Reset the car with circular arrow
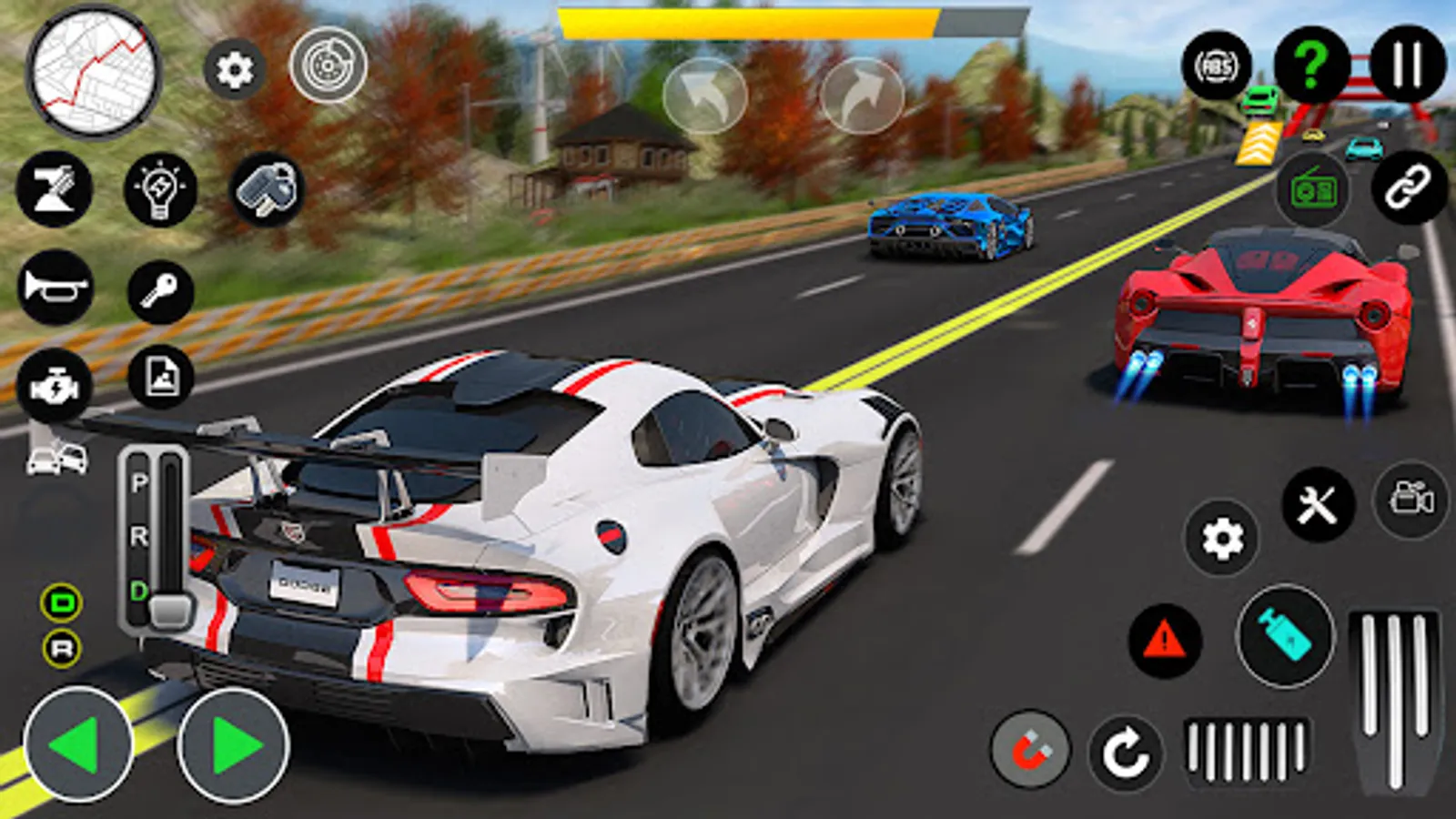This screenshot has height=819, width=1456. 1126,753
